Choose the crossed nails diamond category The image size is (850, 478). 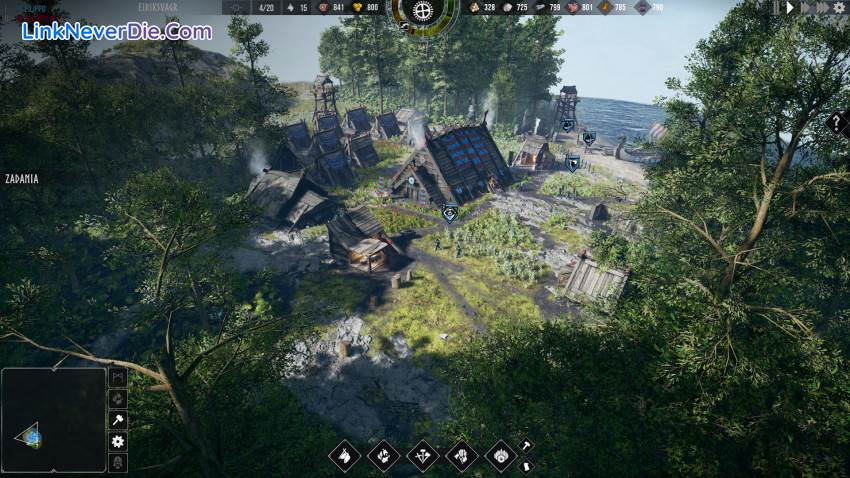(422, 456)
